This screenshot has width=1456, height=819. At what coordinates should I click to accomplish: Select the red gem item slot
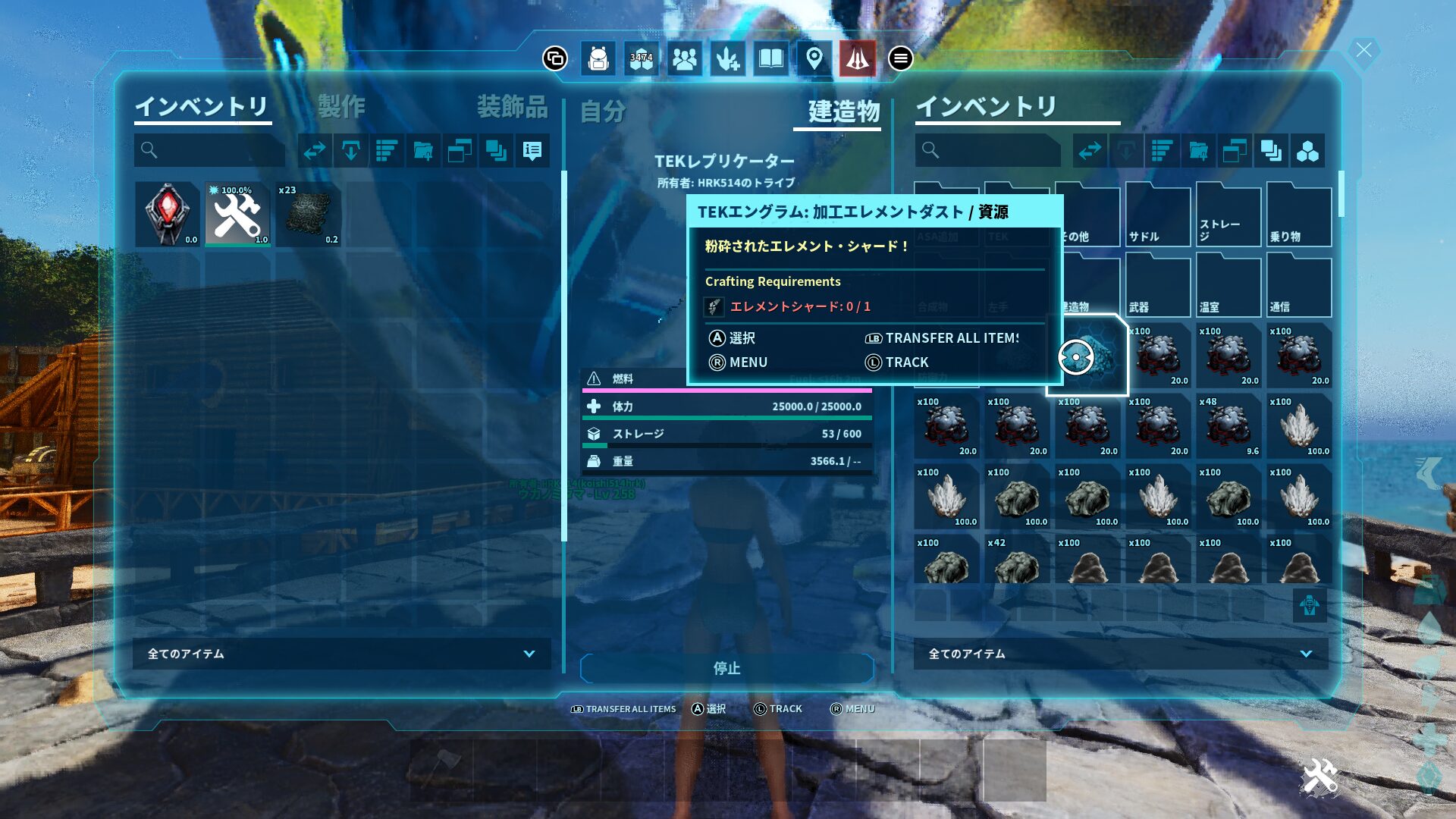pyautogui.click(x=168, y=215)
